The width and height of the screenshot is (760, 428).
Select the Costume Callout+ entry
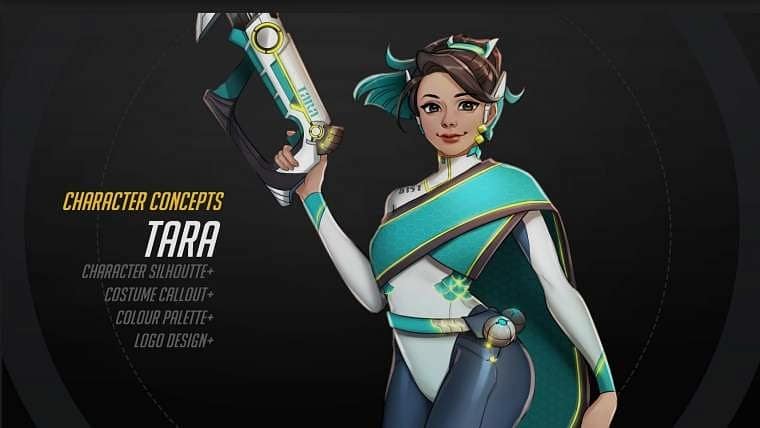(158, 294)
